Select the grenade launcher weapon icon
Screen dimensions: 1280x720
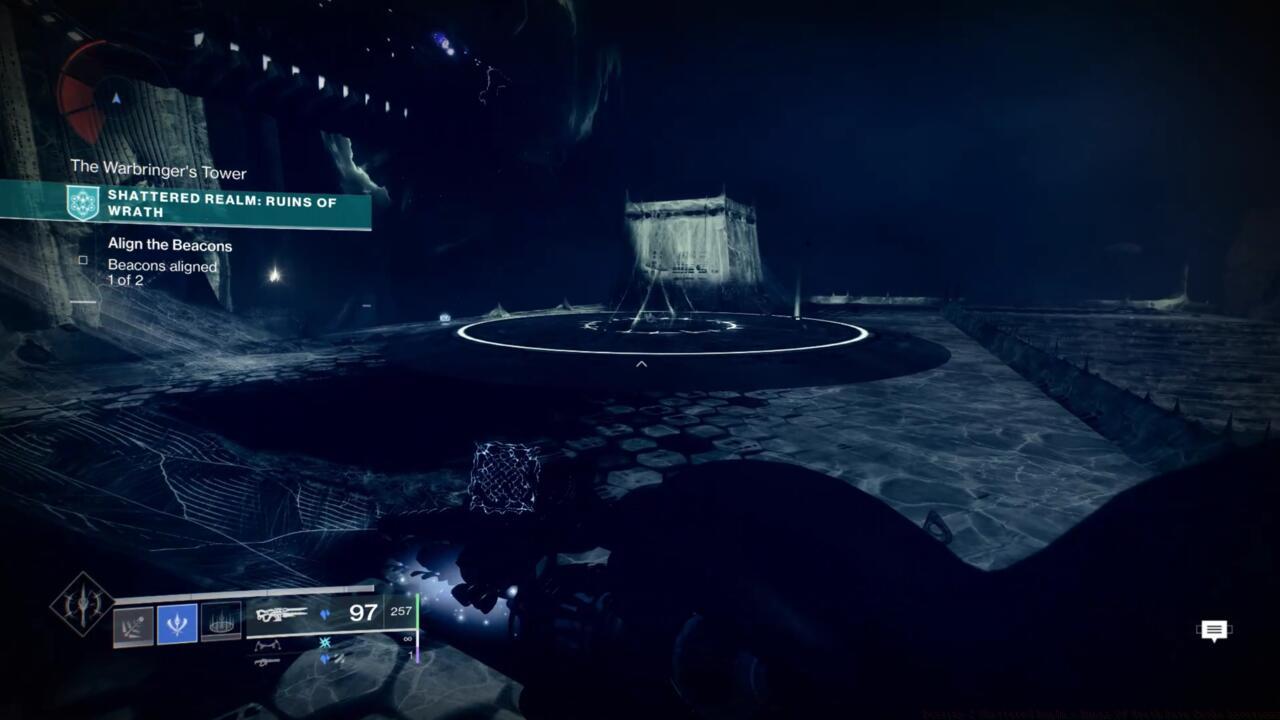[266, 662]
